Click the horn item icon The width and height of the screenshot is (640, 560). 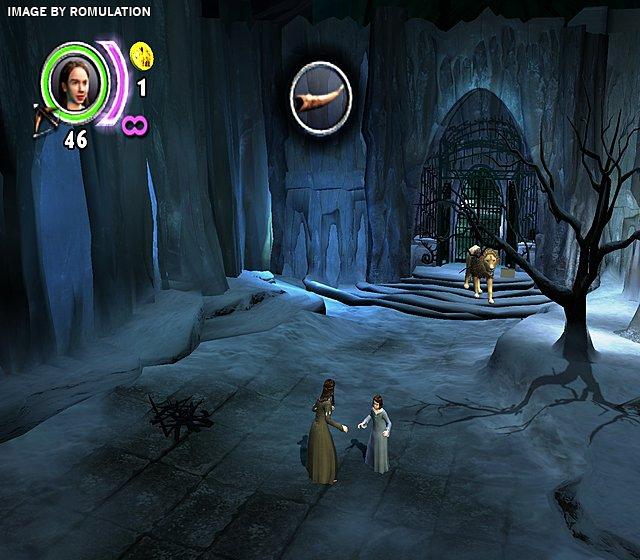[x=320, y=95]
